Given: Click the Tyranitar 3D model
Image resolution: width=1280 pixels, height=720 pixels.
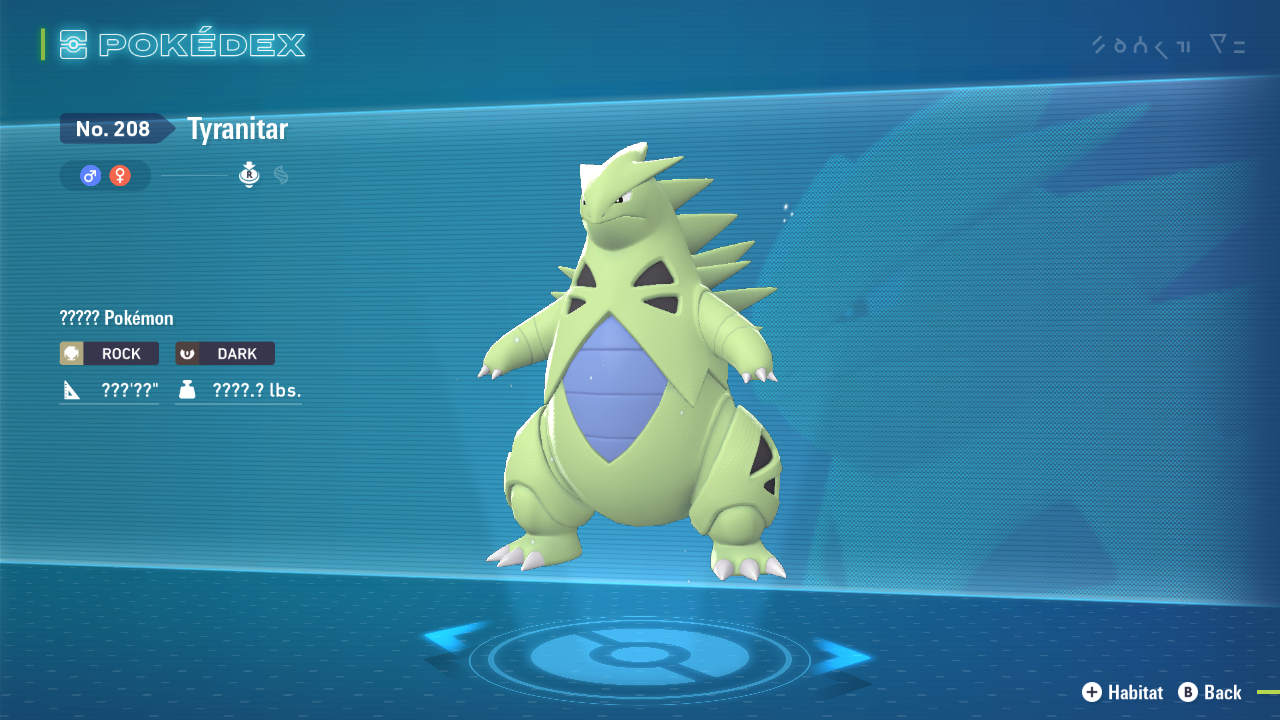Looking at the screenshot, I should [630, 380].
